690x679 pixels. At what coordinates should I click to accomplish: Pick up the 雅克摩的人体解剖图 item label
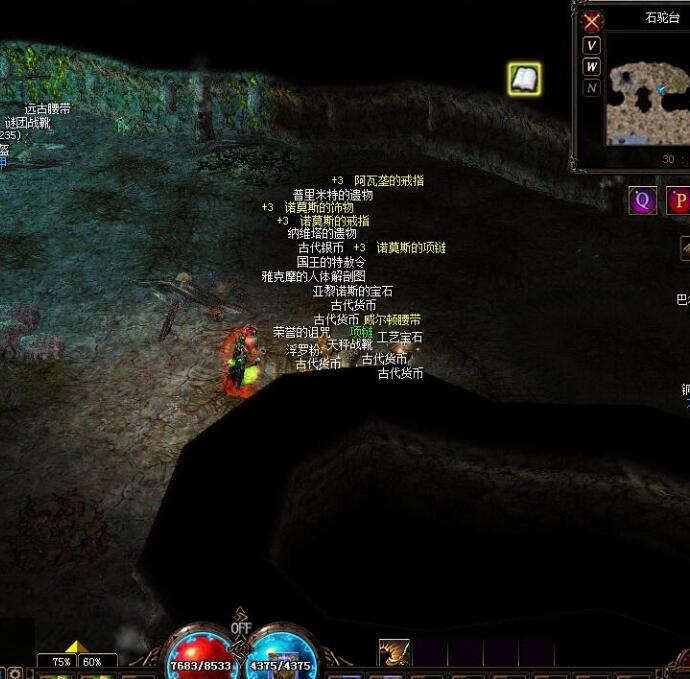tap(314, 276)
